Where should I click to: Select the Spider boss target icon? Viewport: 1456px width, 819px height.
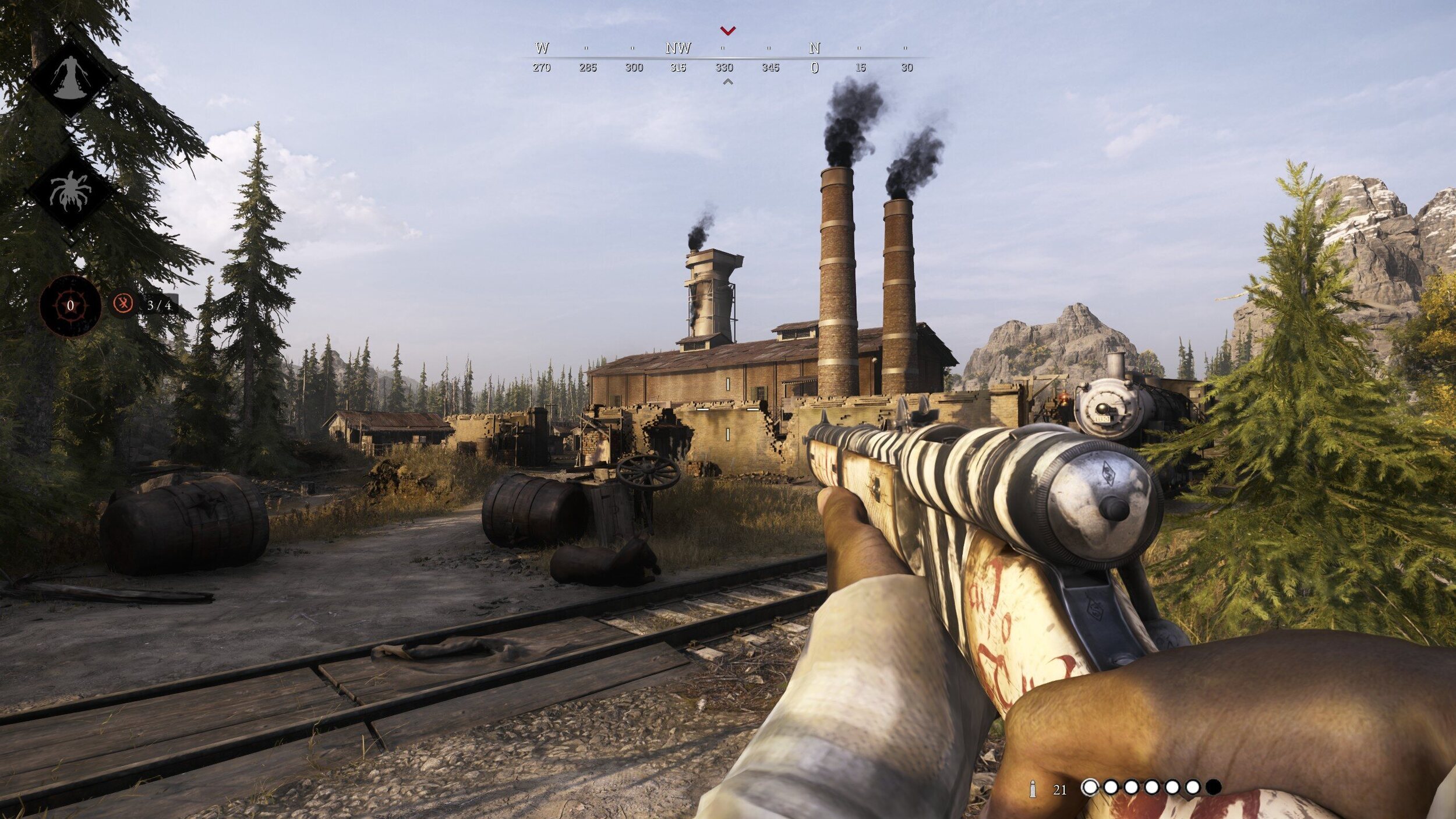(x=70, y=190)
